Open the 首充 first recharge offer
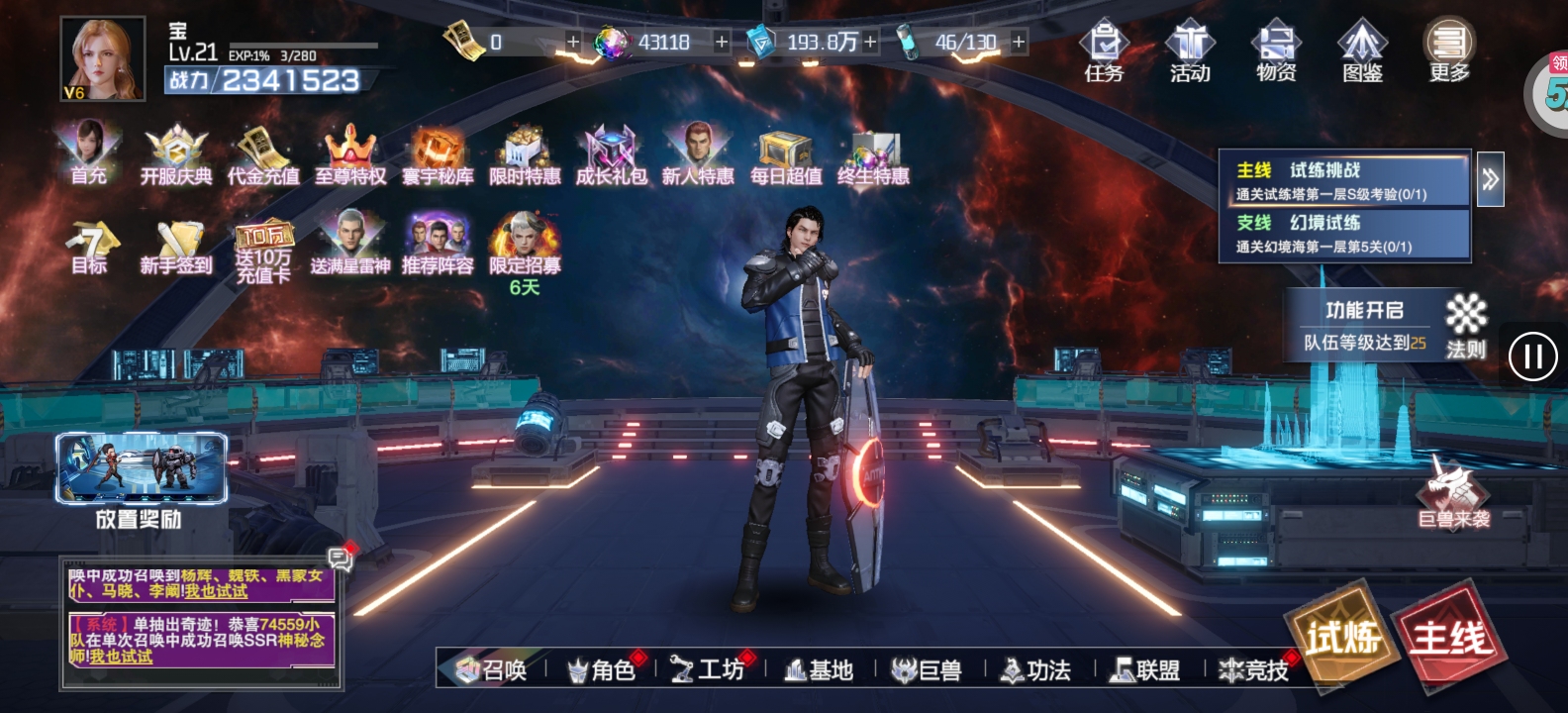The height and width of the screenshot is (713, 1568). click(x=89, y=153)
